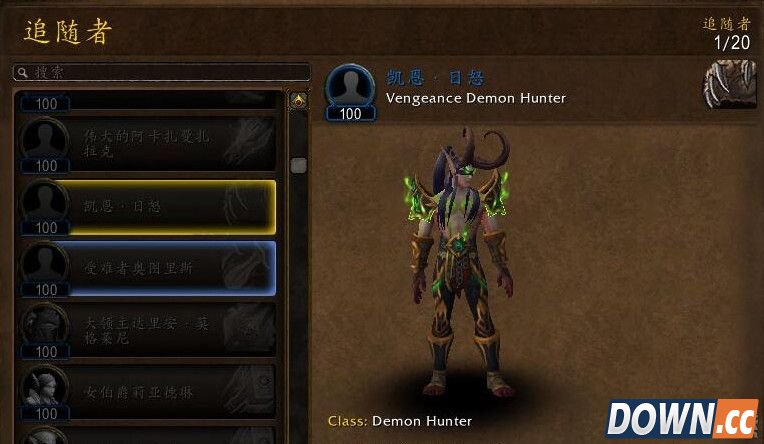
Task: Select the 凯恩·日怒 follower row
Action: point(148,207)
